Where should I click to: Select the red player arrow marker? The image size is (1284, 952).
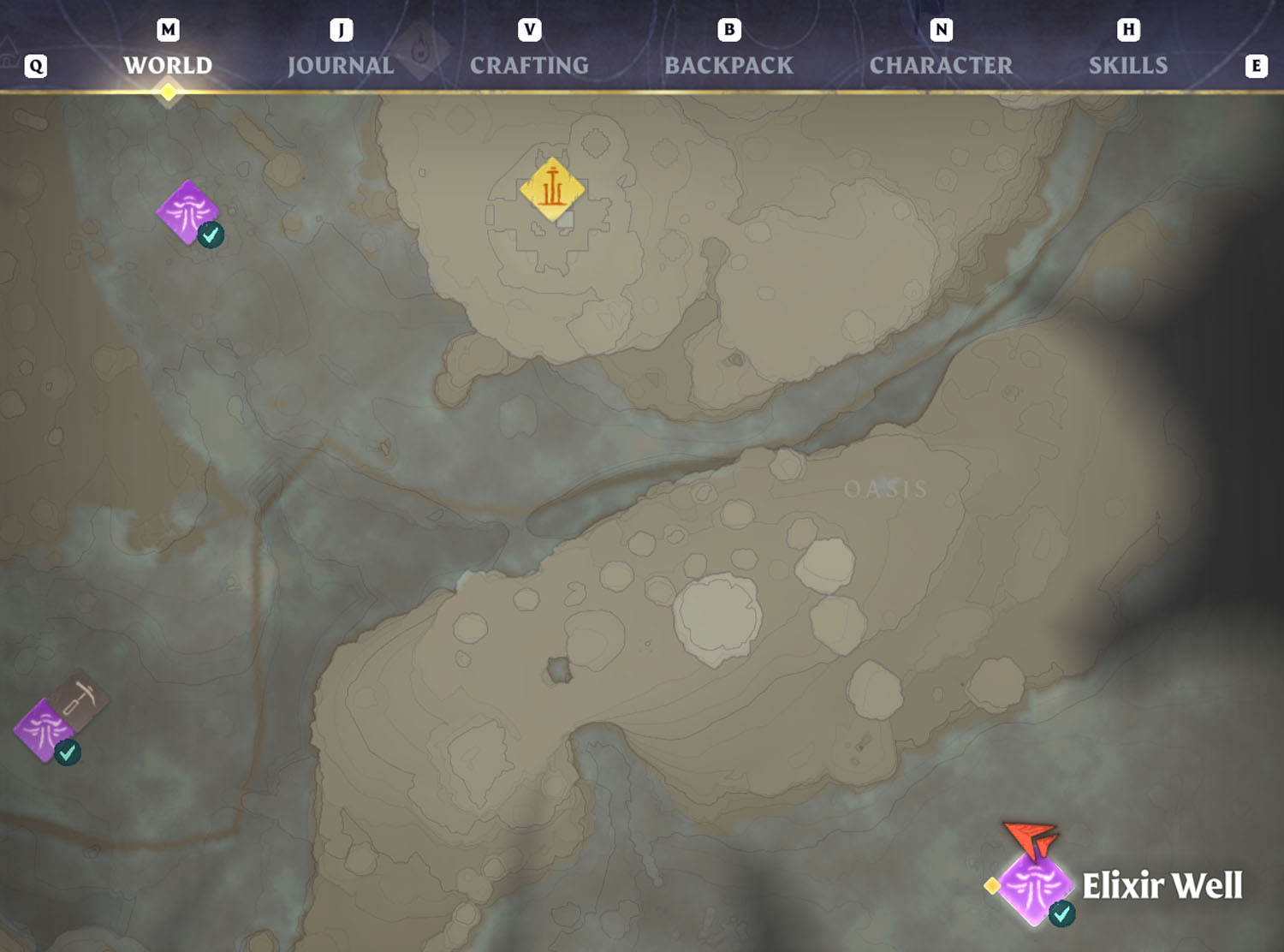pyautogui.click(x=1033, y=839)
